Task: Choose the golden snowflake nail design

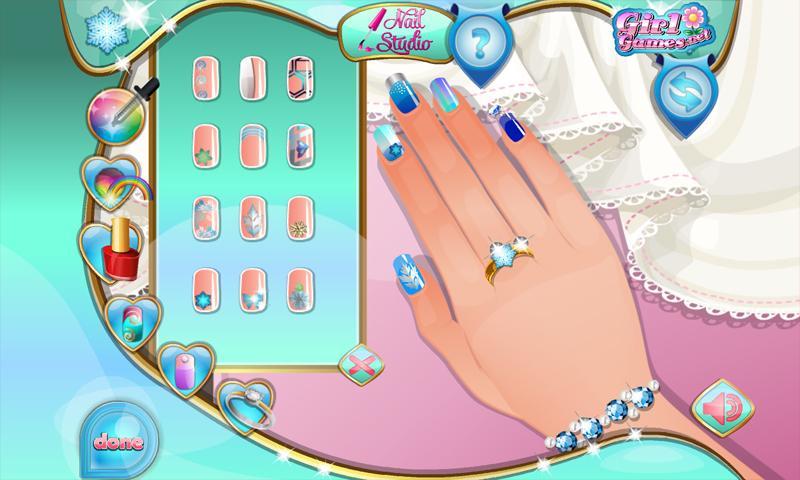Action: pyautogui.click(x=299, y=214)
